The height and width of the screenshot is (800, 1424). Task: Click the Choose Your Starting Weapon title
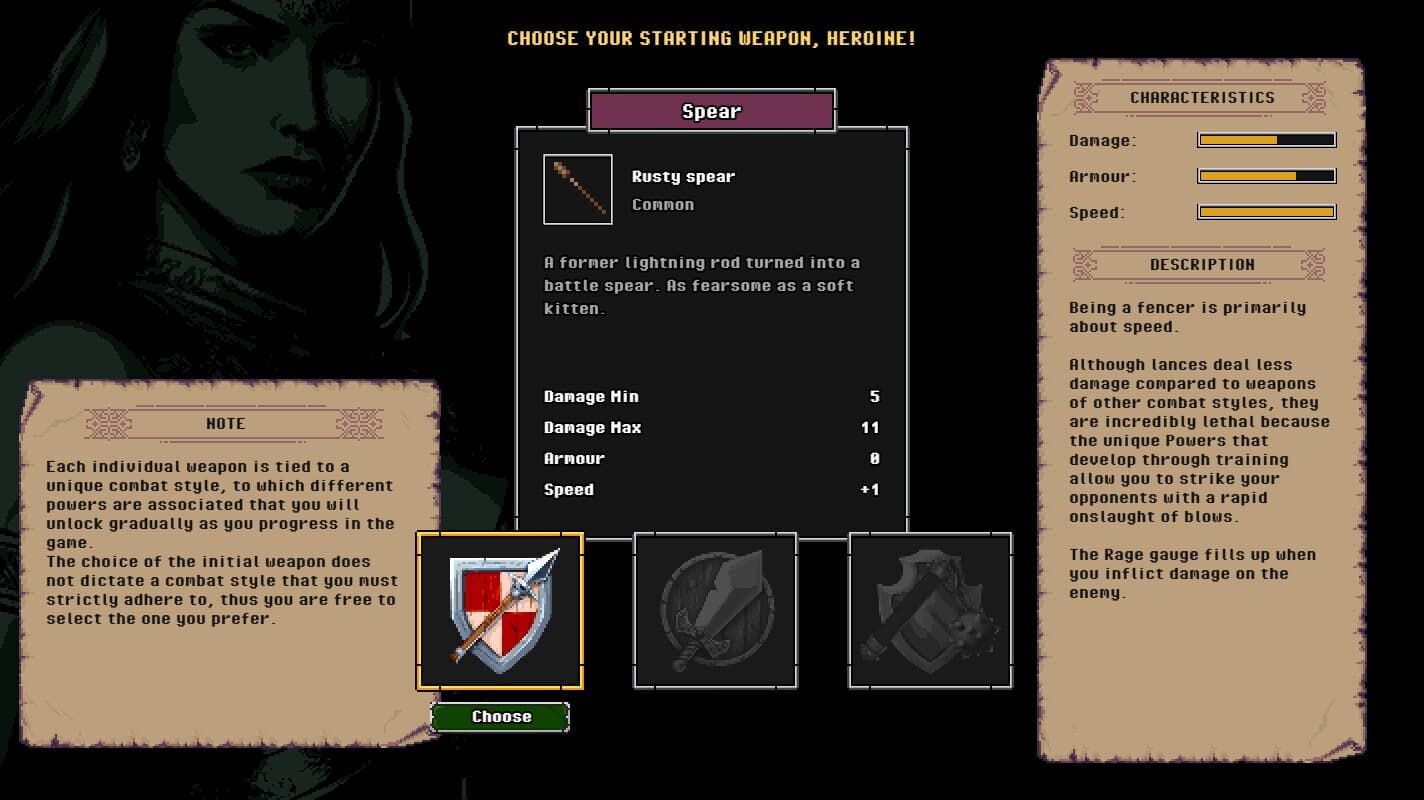(x=711, y=39)
